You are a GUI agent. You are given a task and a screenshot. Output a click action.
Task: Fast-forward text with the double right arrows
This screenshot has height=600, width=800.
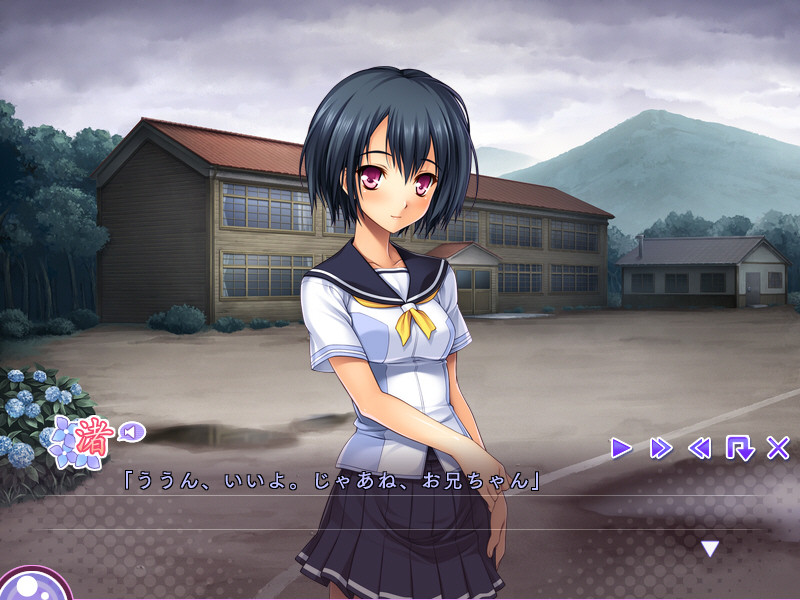point(660,448)
